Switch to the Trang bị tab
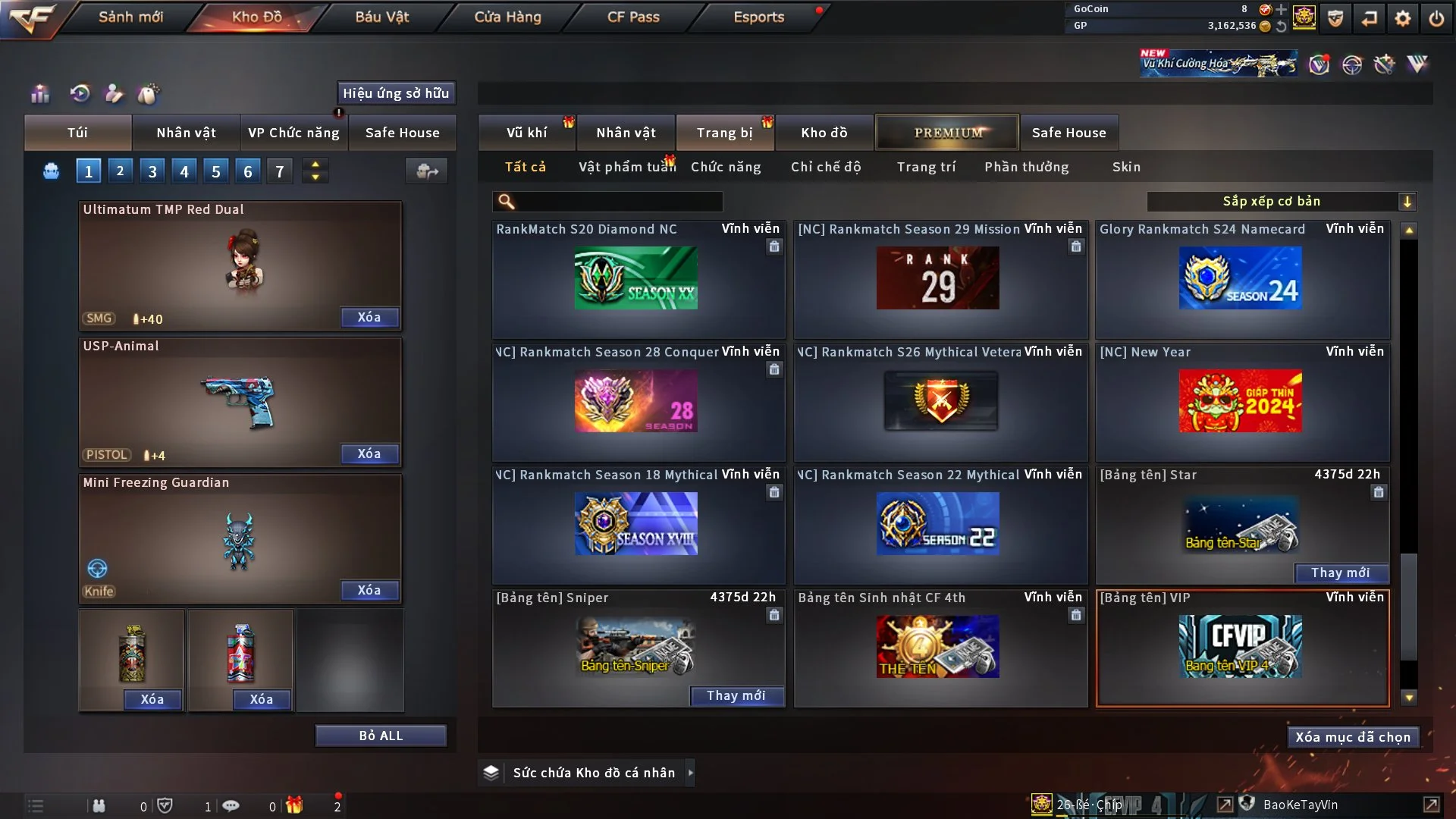The image size is (1456, 819). (724, 133)
